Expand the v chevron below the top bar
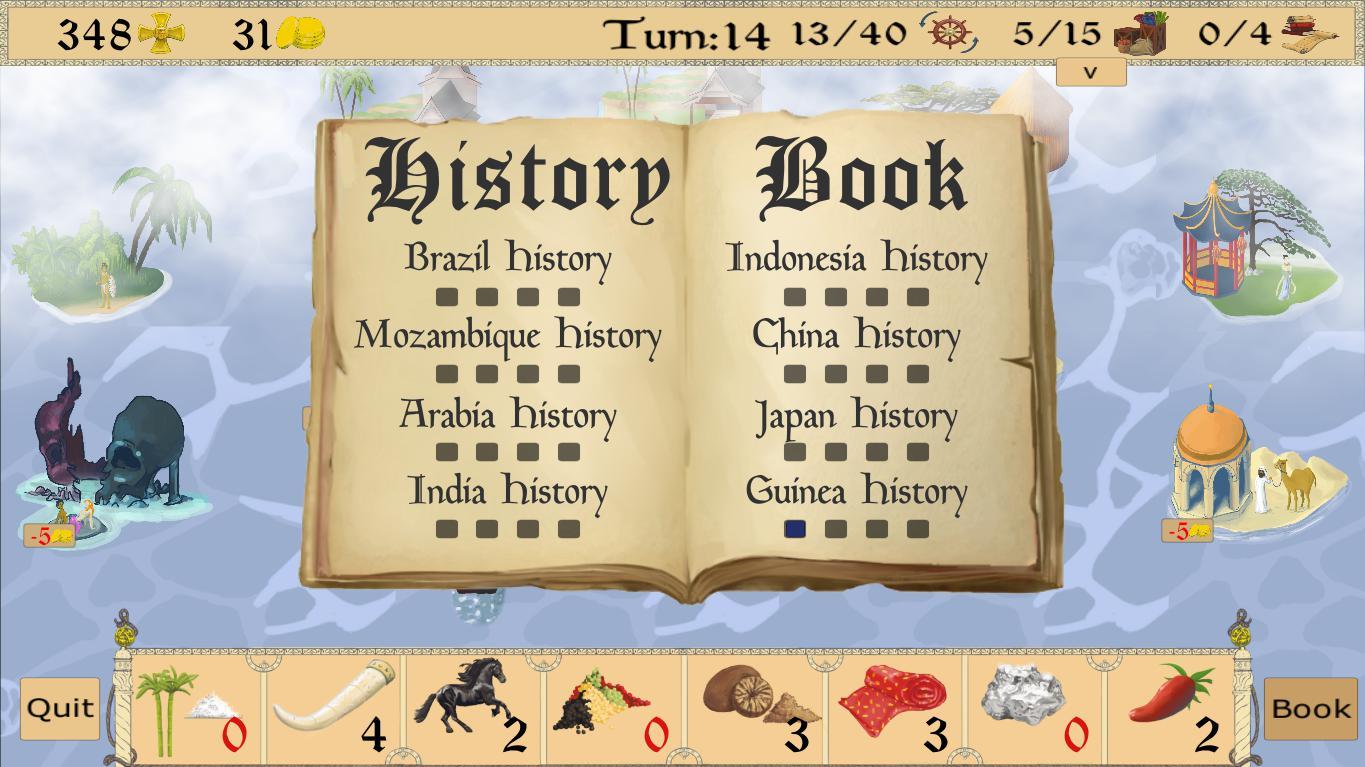Viewport: 1365px width, 767px height. click(1091, 71)
